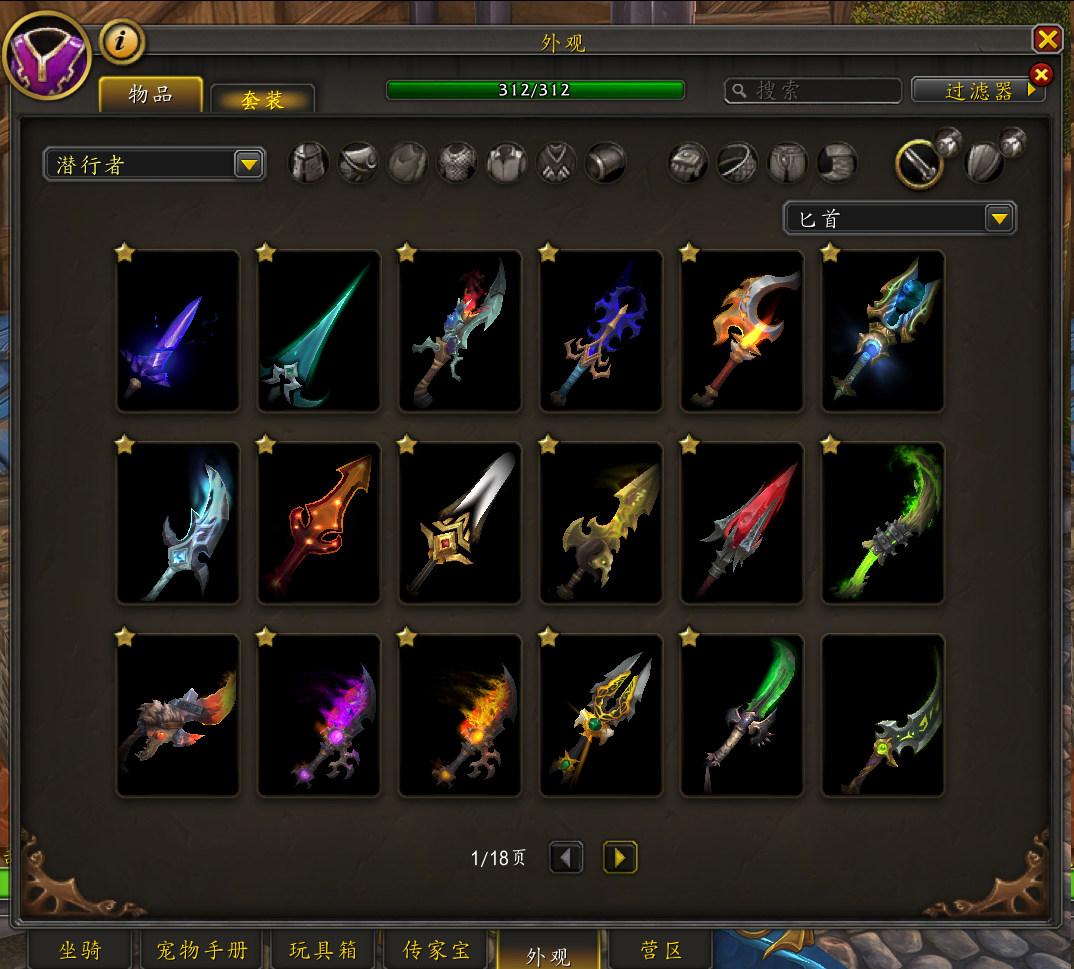1074x969 pixels.
Task: Pick the white-bladed dagger with gold hilt
Action: 460,524
